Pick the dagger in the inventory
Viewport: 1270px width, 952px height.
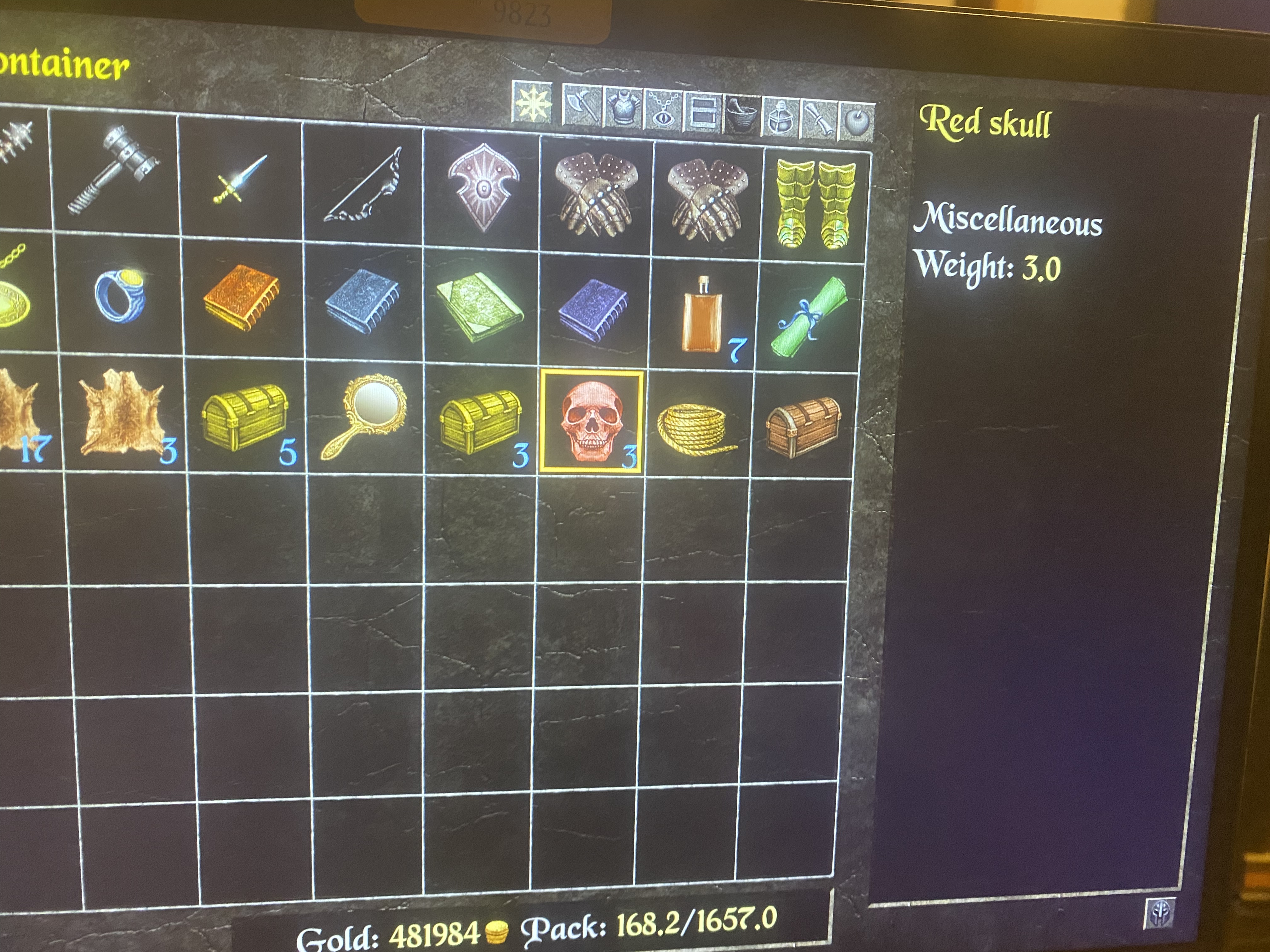tap(240, 179)
